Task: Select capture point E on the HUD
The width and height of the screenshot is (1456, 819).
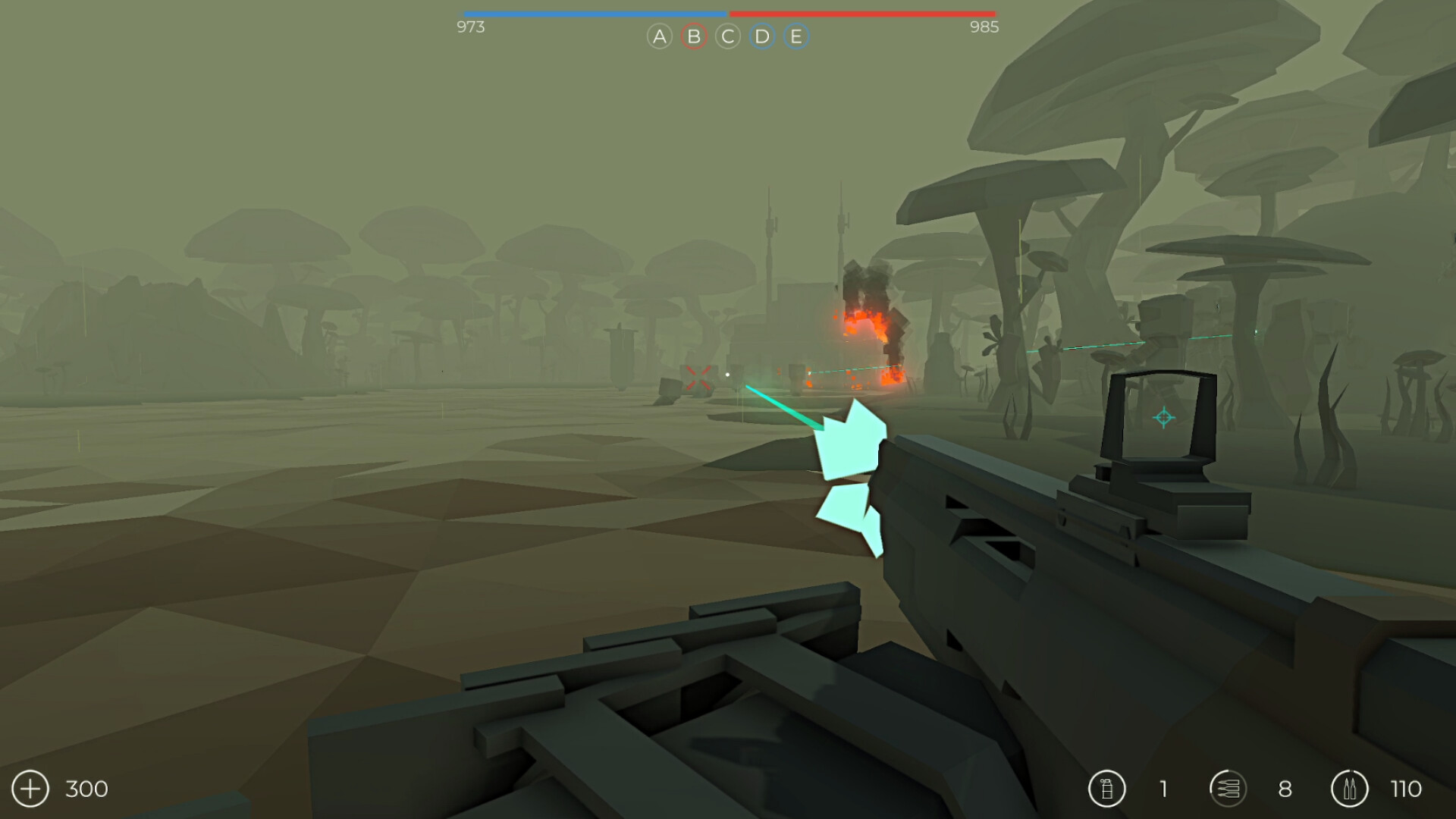Action: [x=795, y=36]
